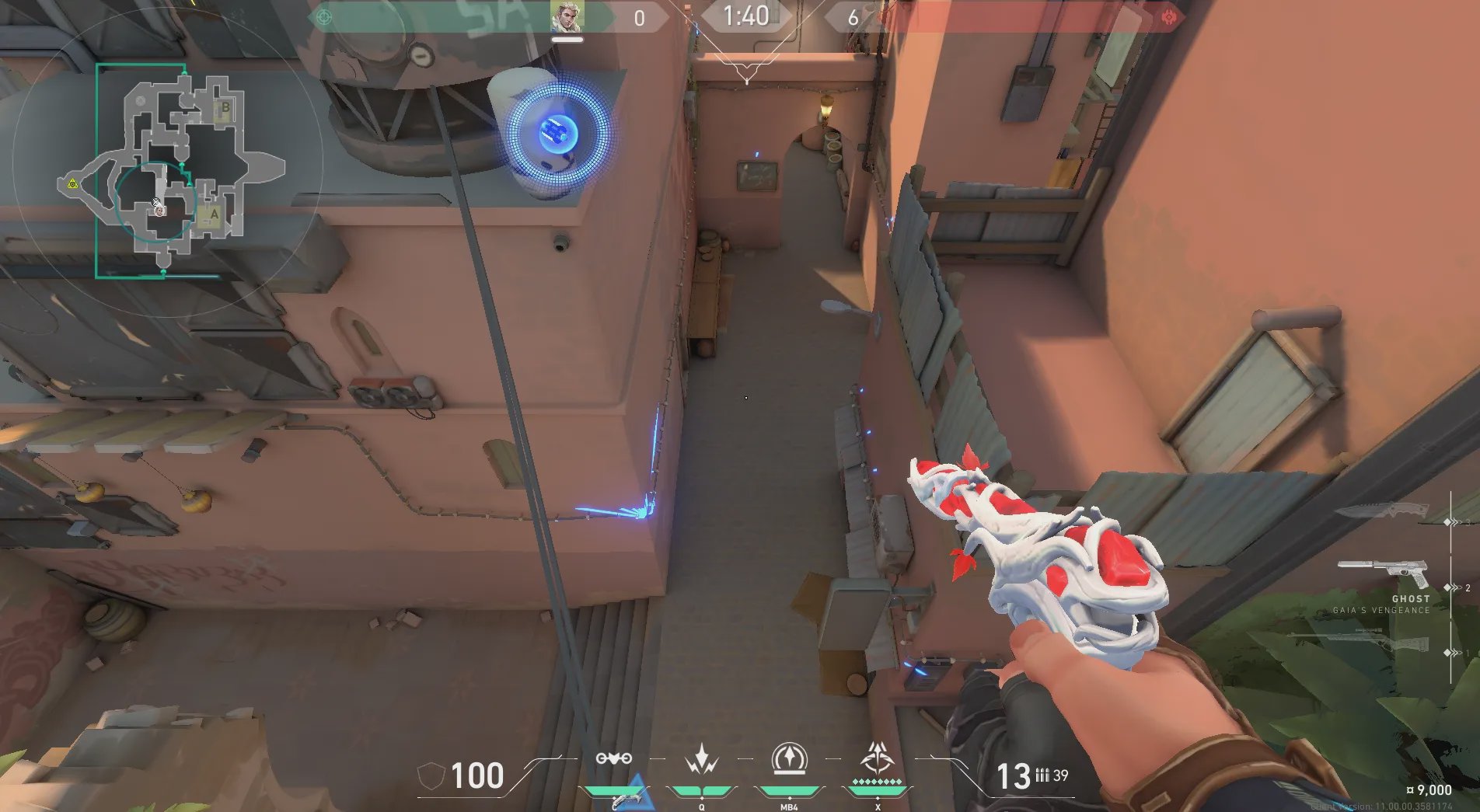The width and height of the screenshot is (1480, 812).
Task: Click the yellow spike marker on minimap
Action: pos(72,184)
